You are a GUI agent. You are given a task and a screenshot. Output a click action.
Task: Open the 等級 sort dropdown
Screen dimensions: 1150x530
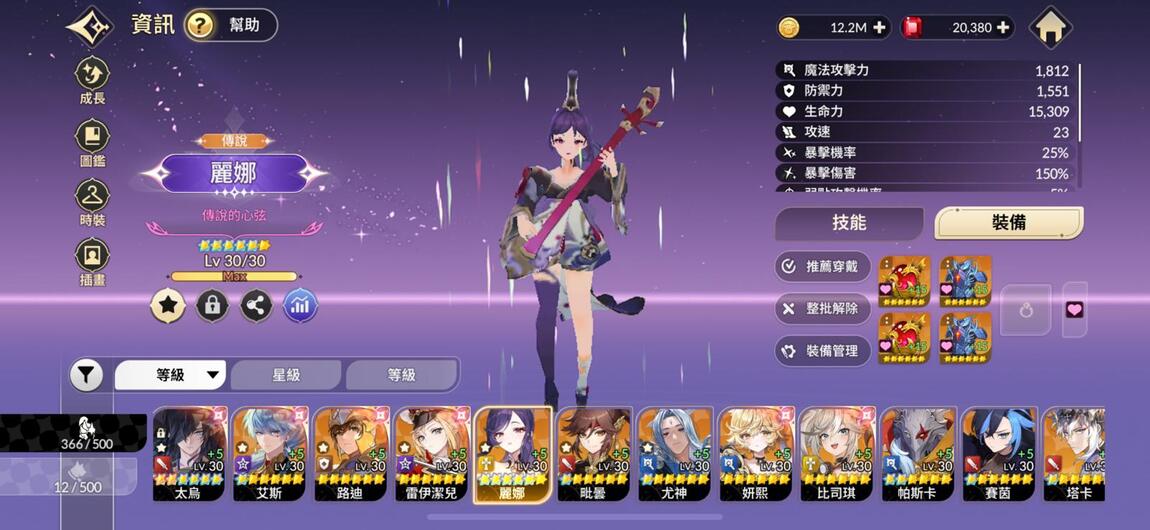coord(172,375)
